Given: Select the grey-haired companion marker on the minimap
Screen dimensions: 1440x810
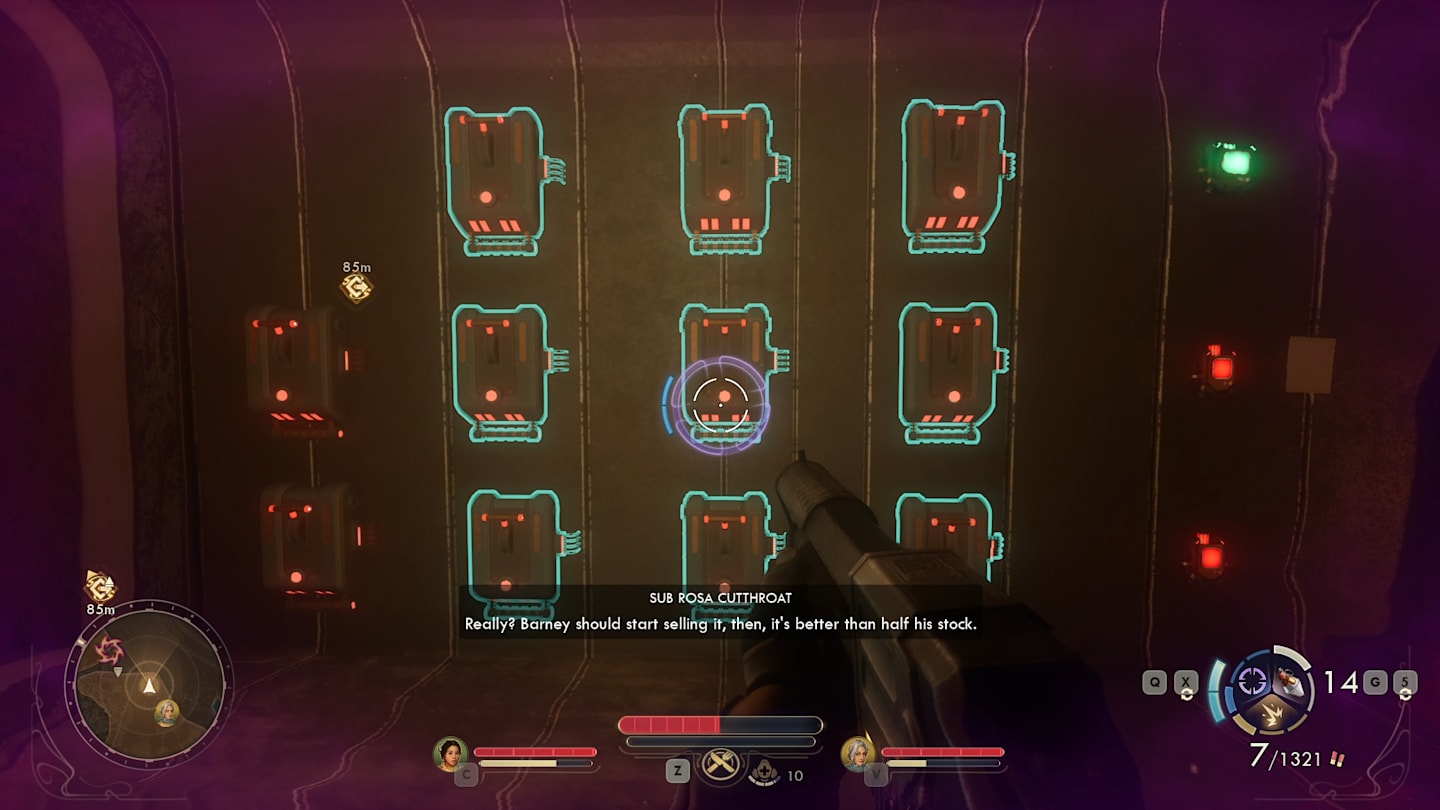Looking at the screenshot, I should point(167,712).
